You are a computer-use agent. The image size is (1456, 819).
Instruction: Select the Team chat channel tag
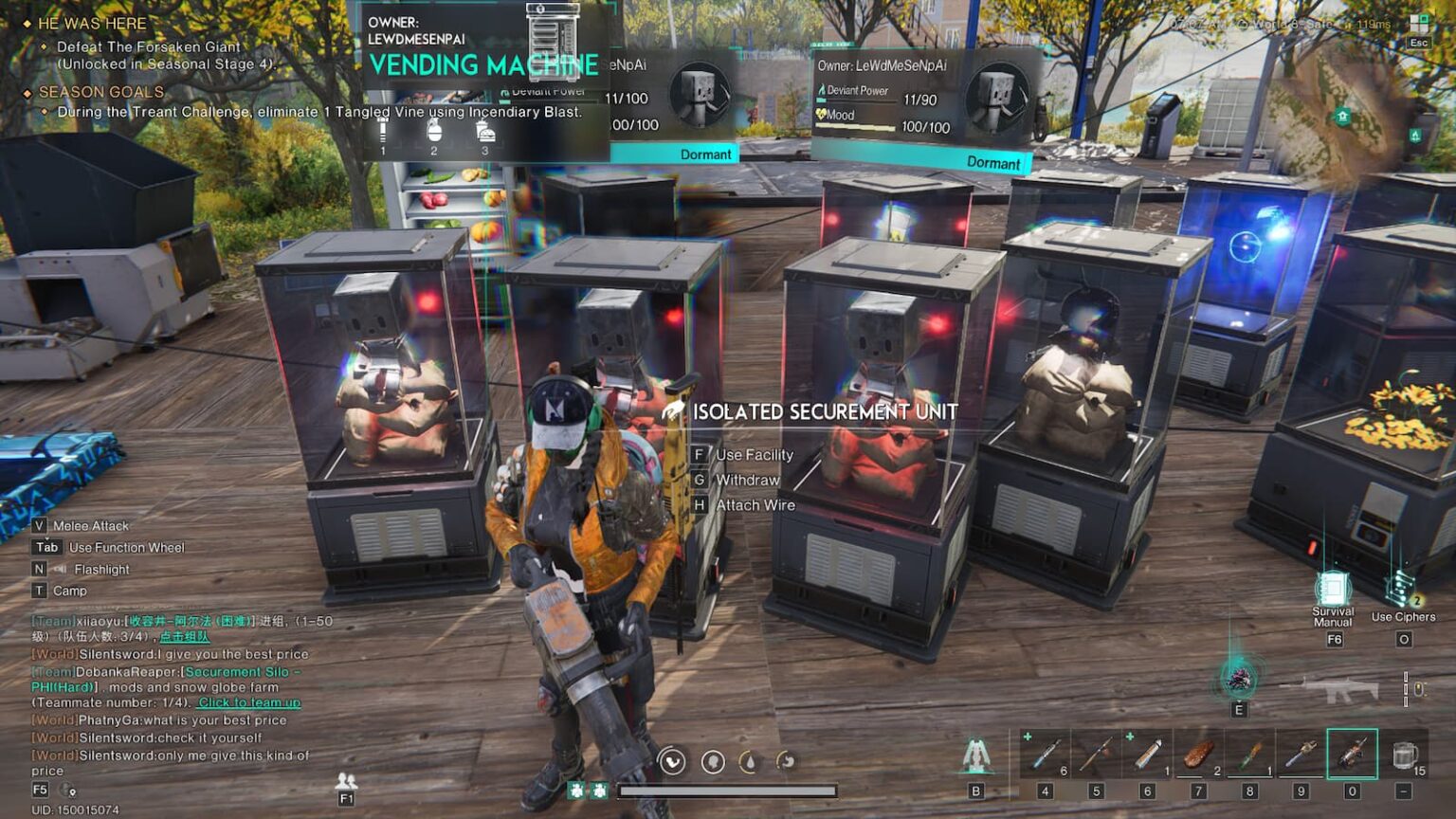[52, 621]
